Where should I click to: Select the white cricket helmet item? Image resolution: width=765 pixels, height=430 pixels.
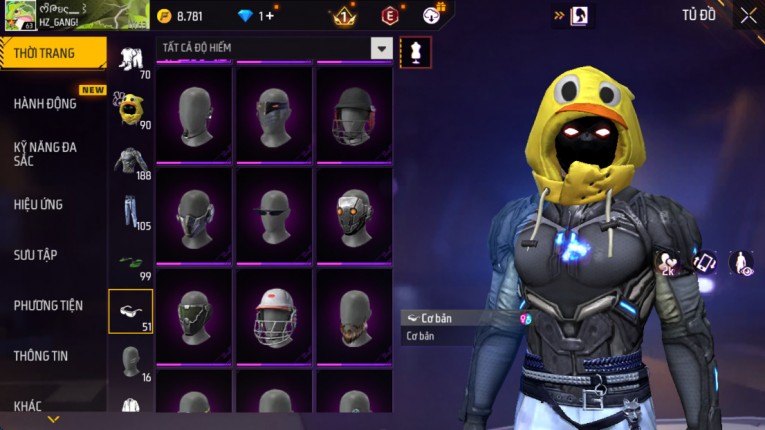[x=274, y=315]
